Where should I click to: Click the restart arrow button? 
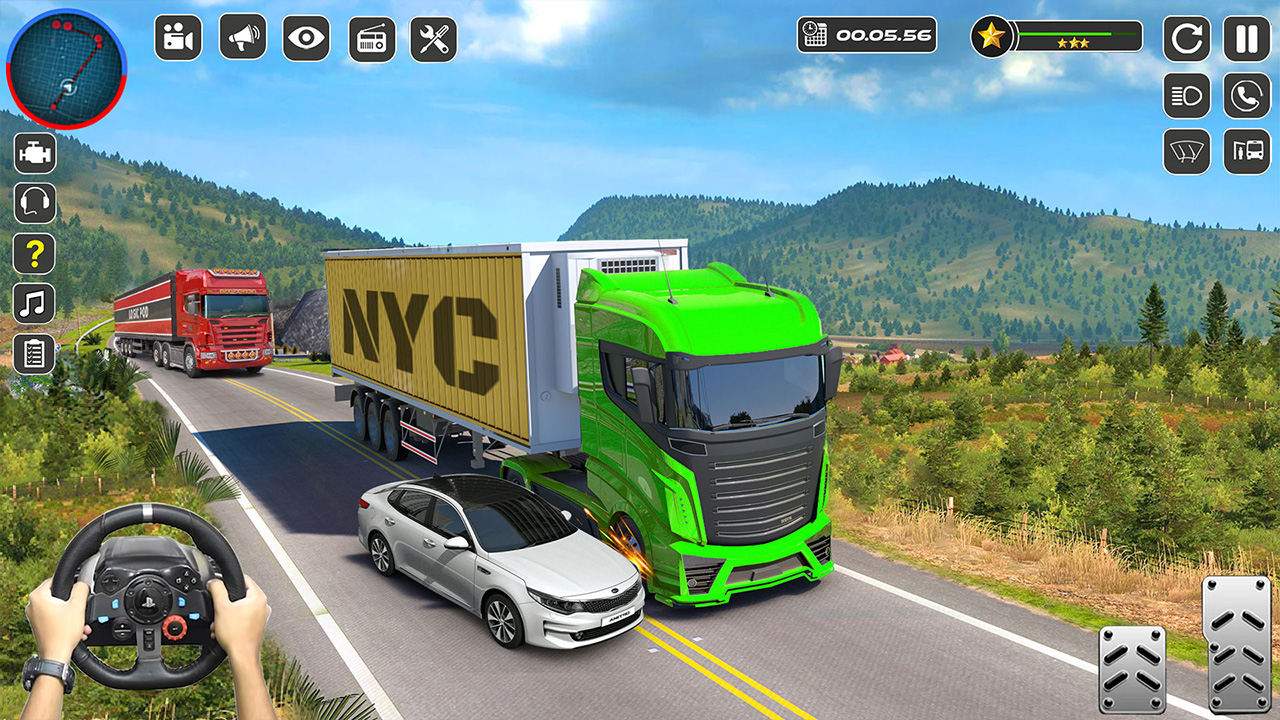[x=1186, y=39]
